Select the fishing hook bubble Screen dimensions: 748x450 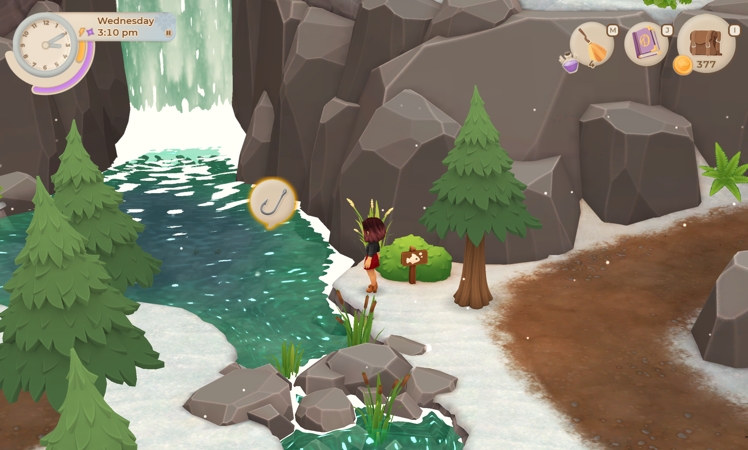272,201
